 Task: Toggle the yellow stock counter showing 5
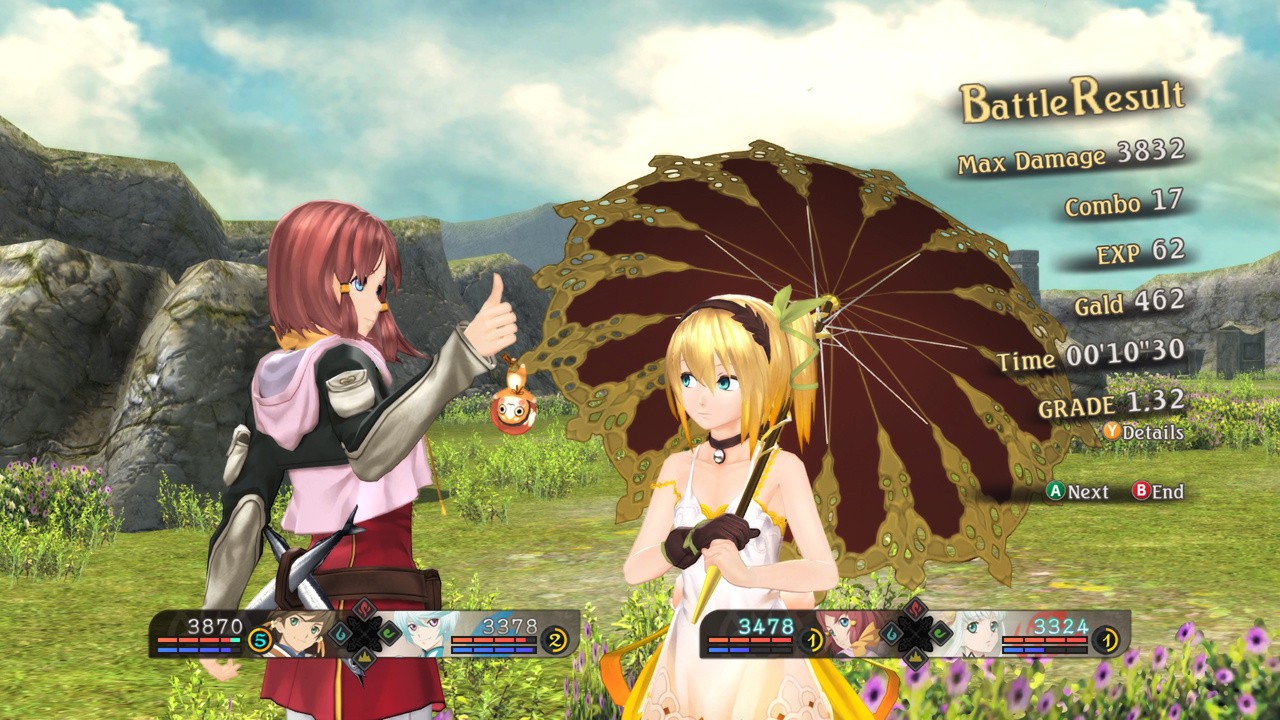click(x=260, y=640)
